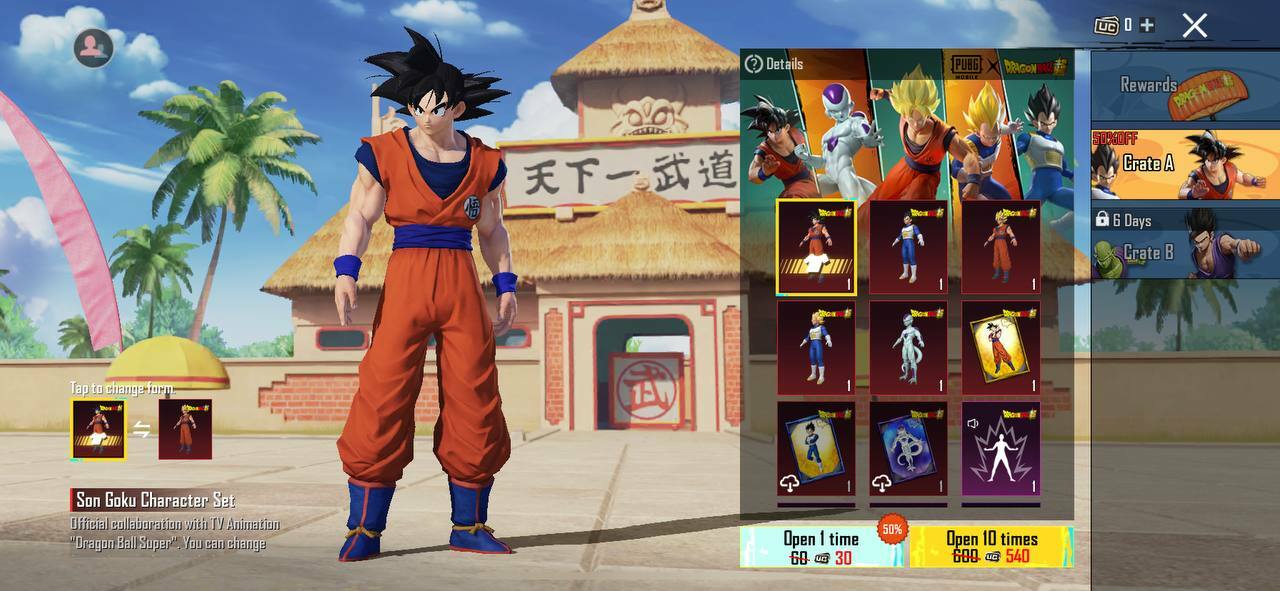Viewport: 1280px width, 591px height.
Task: Tap the form swap arrows icon
Action: [x=142, y=430]
